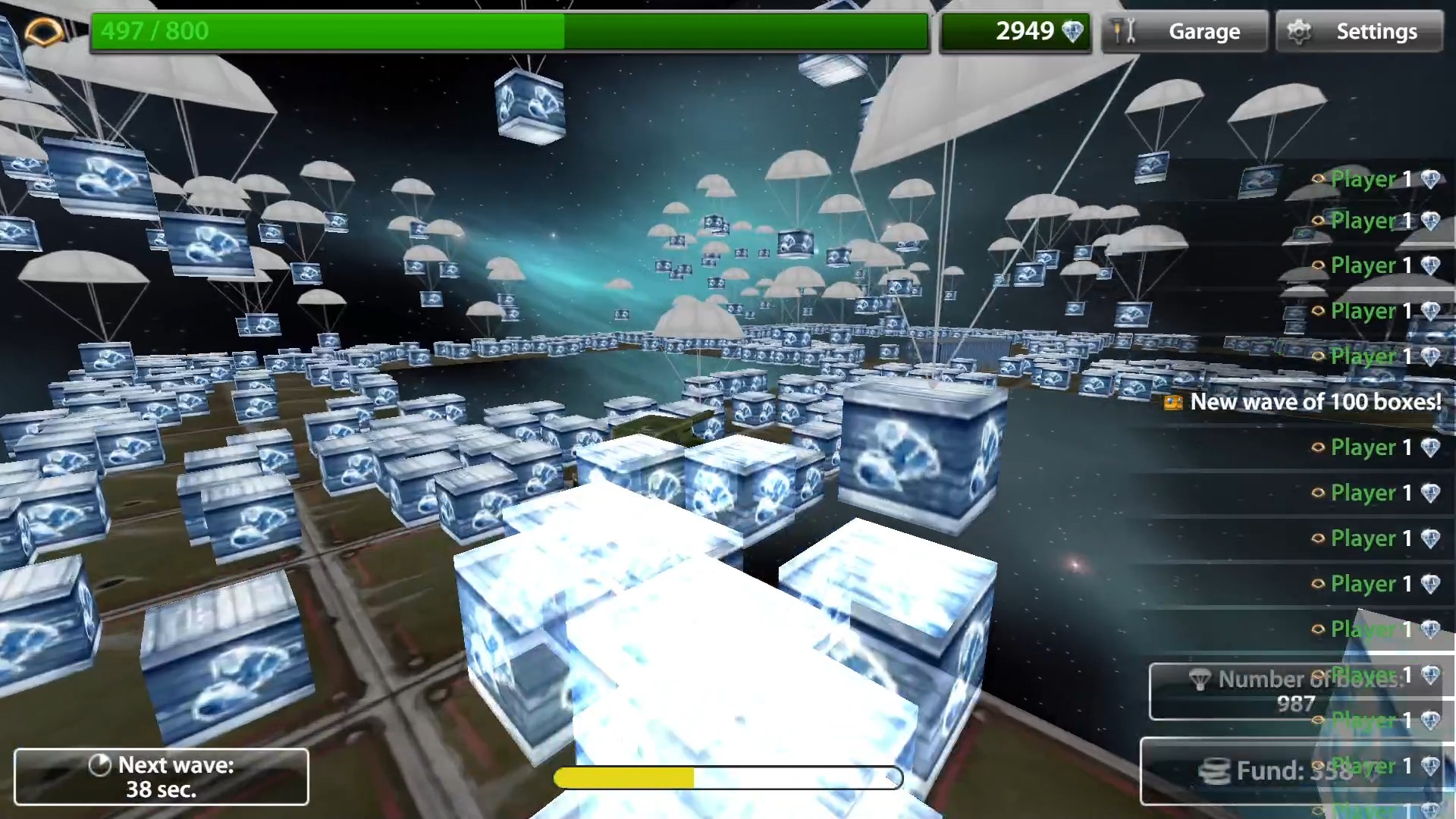
Task: Click the helmet icon left of health bar
Action: point(43,31)
